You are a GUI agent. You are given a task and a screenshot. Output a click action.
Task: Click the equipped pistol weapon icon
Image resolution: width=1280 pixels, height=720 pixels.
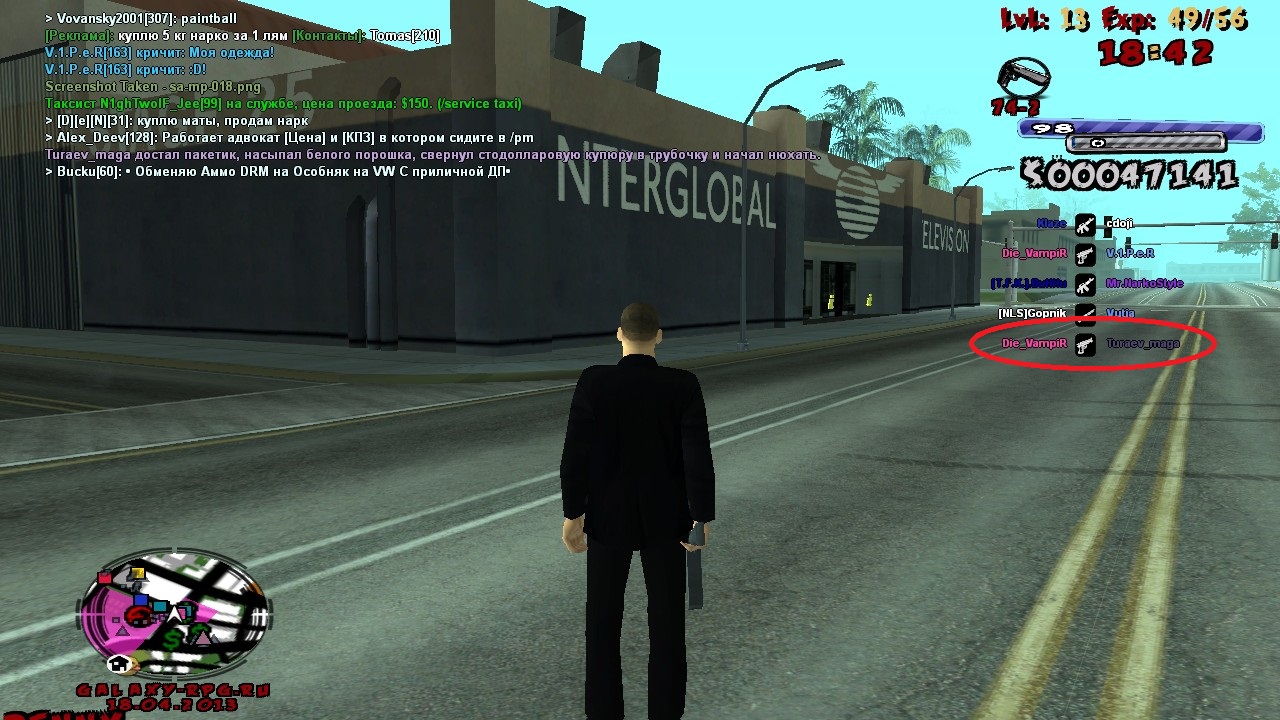click(x=1024, y=78)
